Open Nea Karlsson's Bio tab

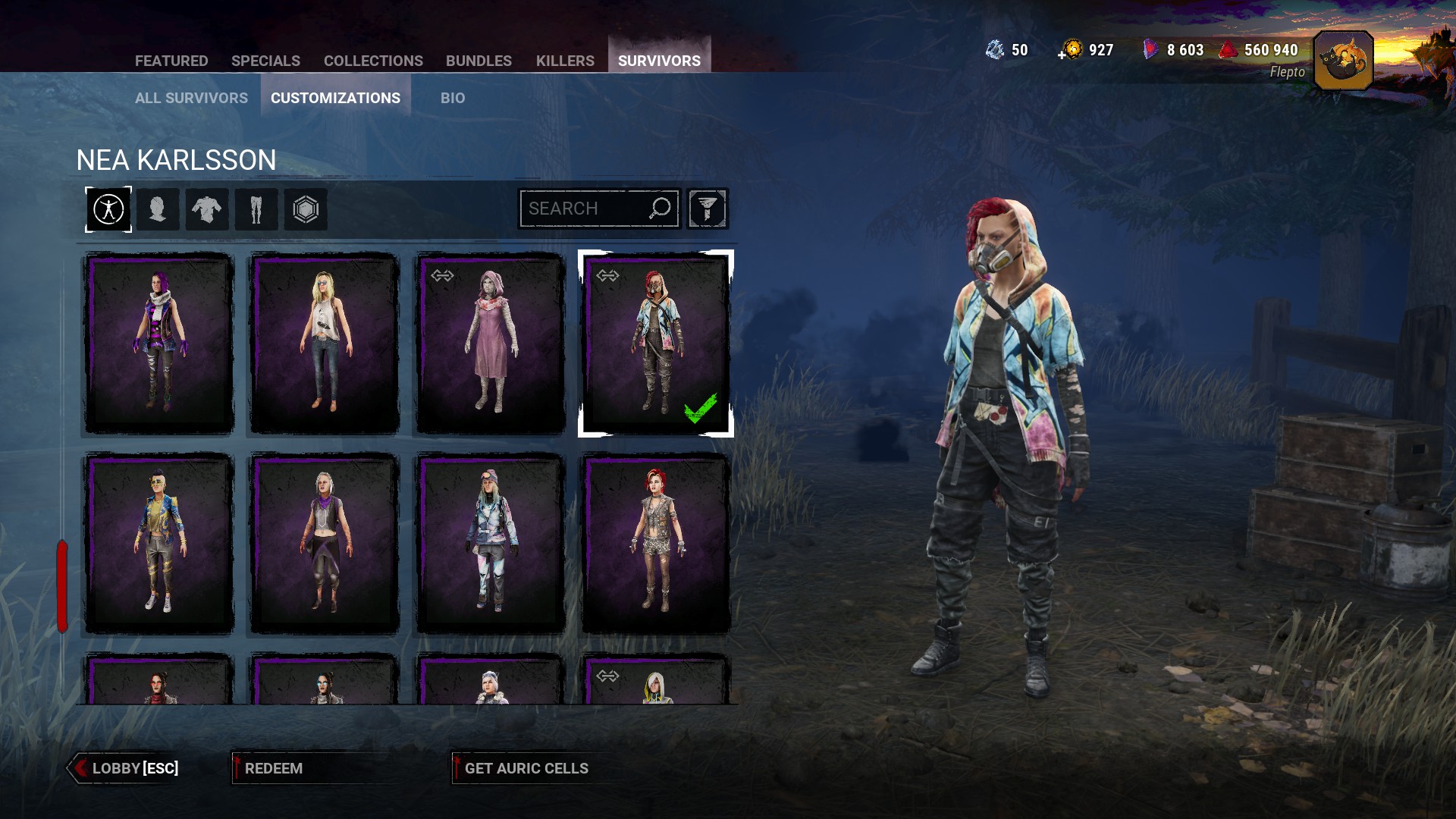(453, 98)
